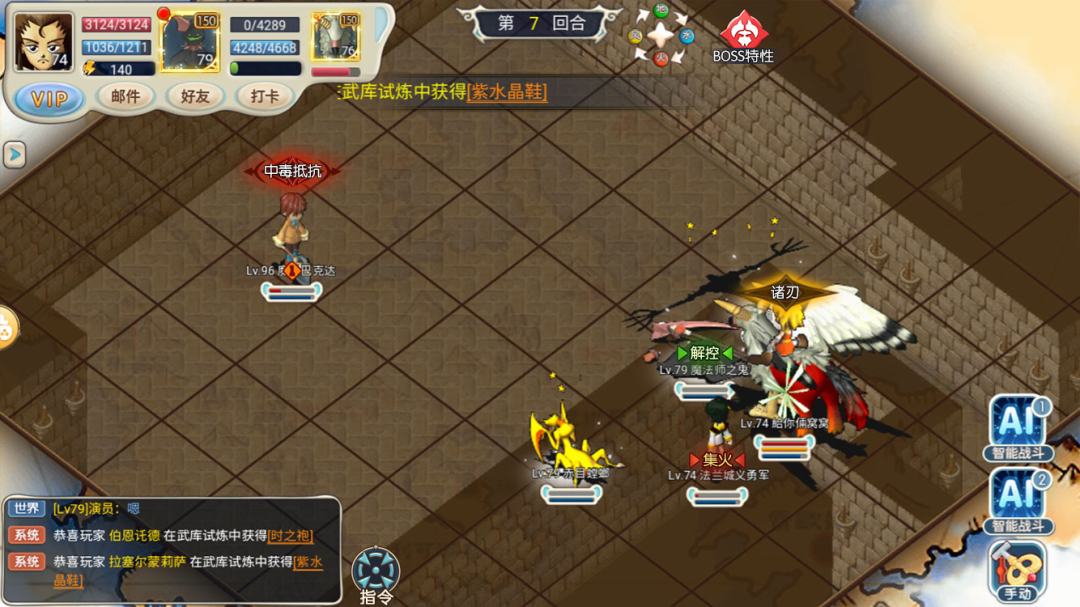Screen dimensions: 1080x607
Task: Show the BOSS特性 traits panel
Action: [743, 36]
